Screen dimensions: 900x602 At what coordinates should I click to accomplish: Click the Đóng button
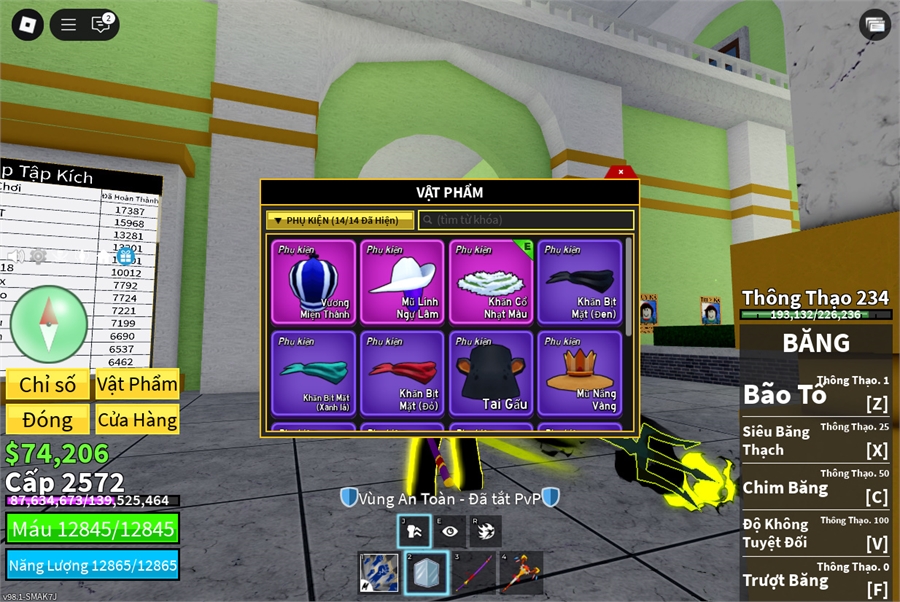47,419
